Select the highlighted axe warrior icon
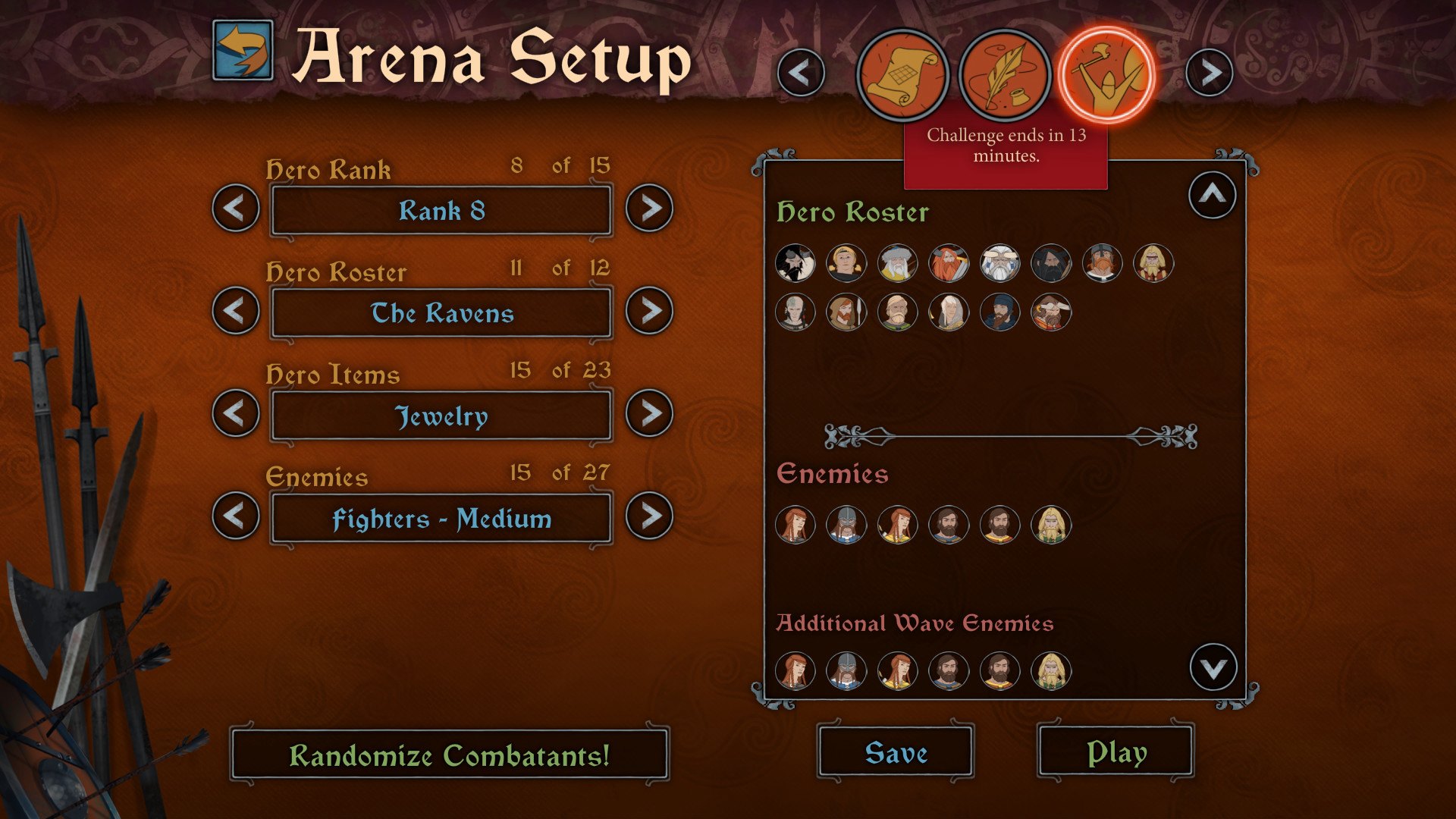Screen dimensions: 1456x819 point(1106,75)
